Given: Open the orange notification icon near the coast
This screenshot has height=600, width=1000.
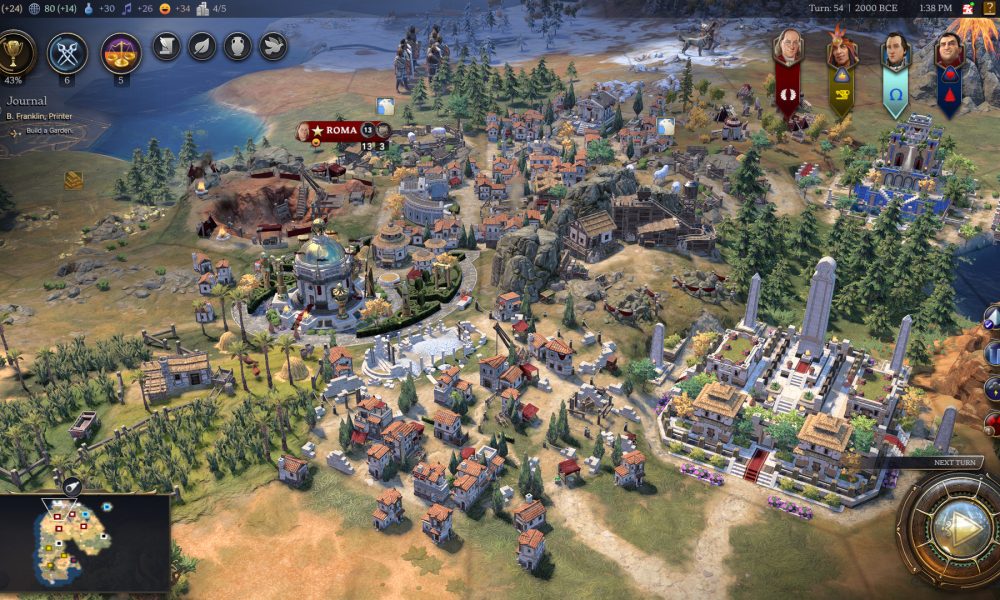Looking at the screenshot, I should (73, 180).
